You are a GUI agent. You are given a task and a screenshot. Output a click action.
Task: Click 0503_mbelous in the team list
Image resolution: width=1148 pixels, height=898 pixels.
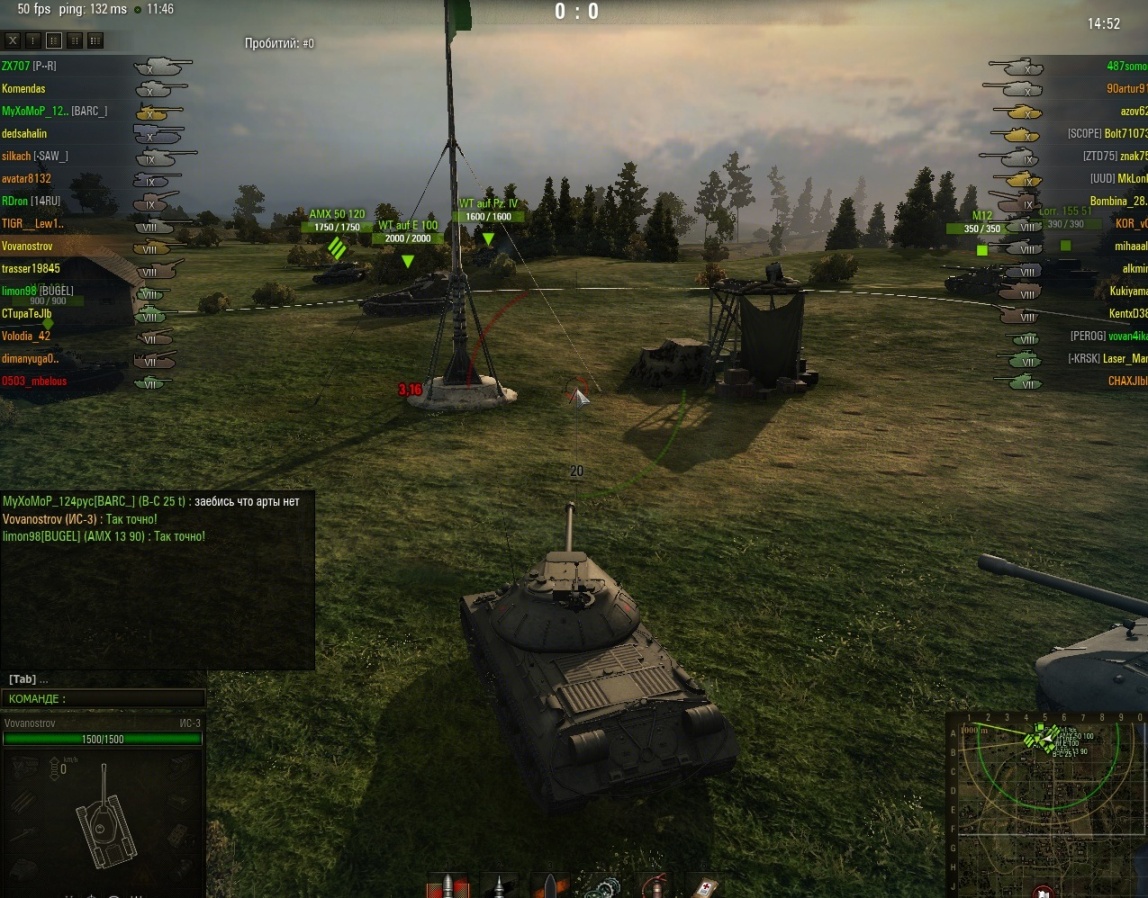tap(34, 381)
